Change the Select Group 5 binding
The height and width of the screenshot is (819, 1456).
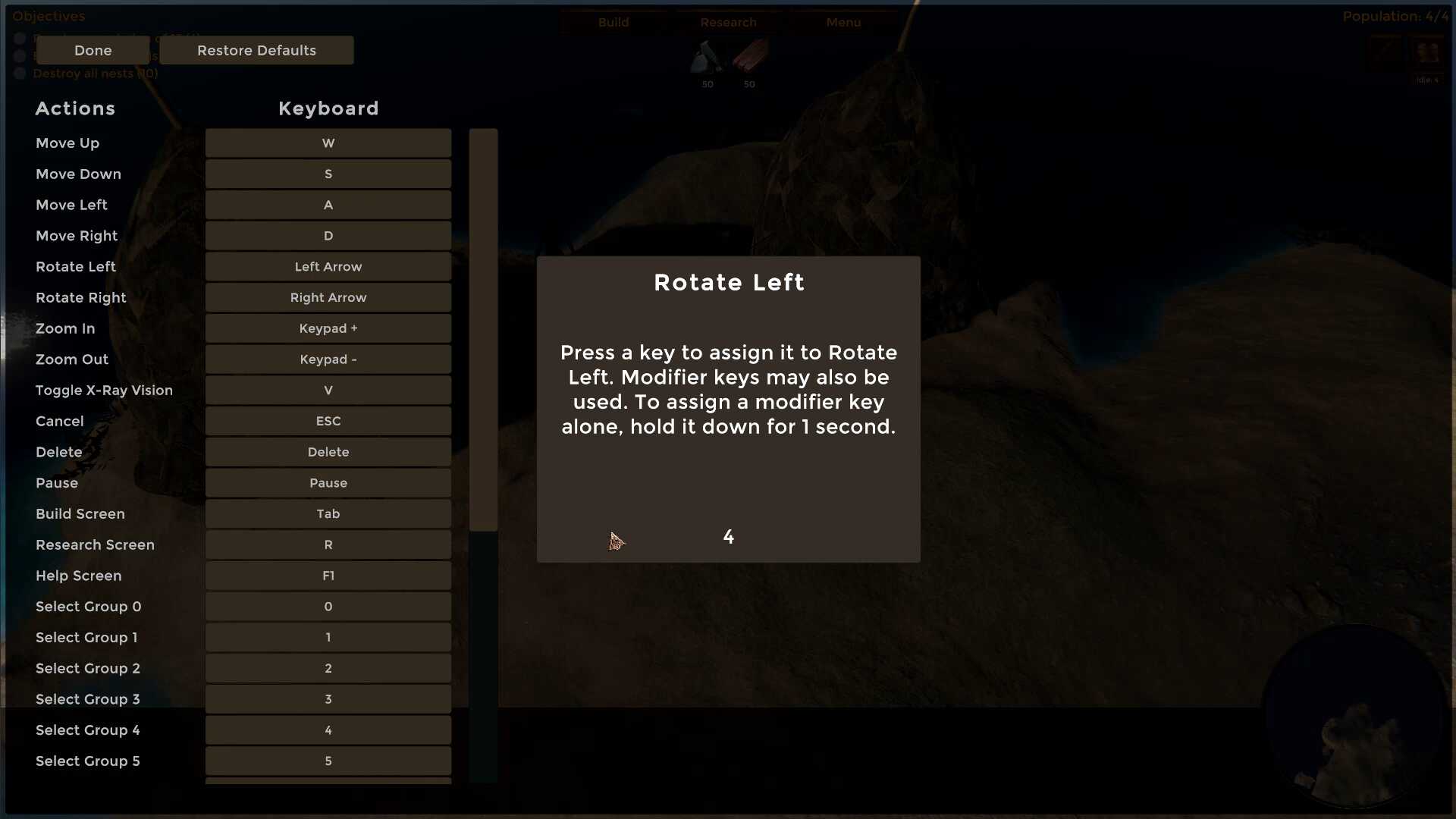[x=328, y=761]
